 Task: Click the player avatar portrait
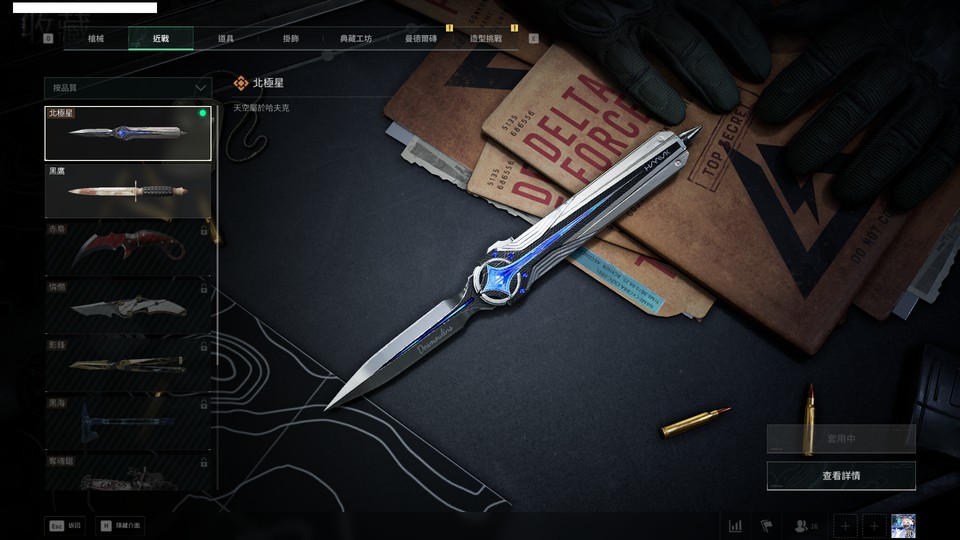click(903, 526)
